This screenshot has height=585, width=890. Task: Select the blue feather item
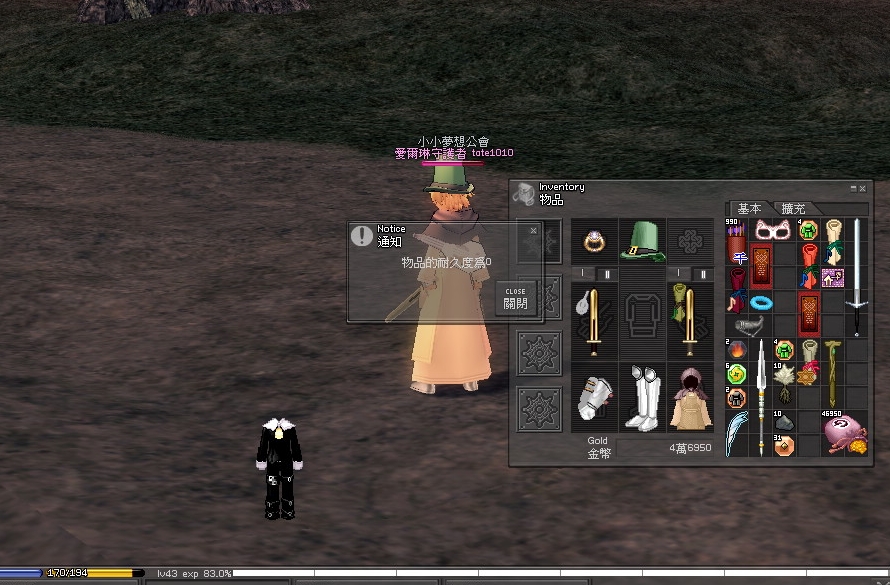coord(736,433)
